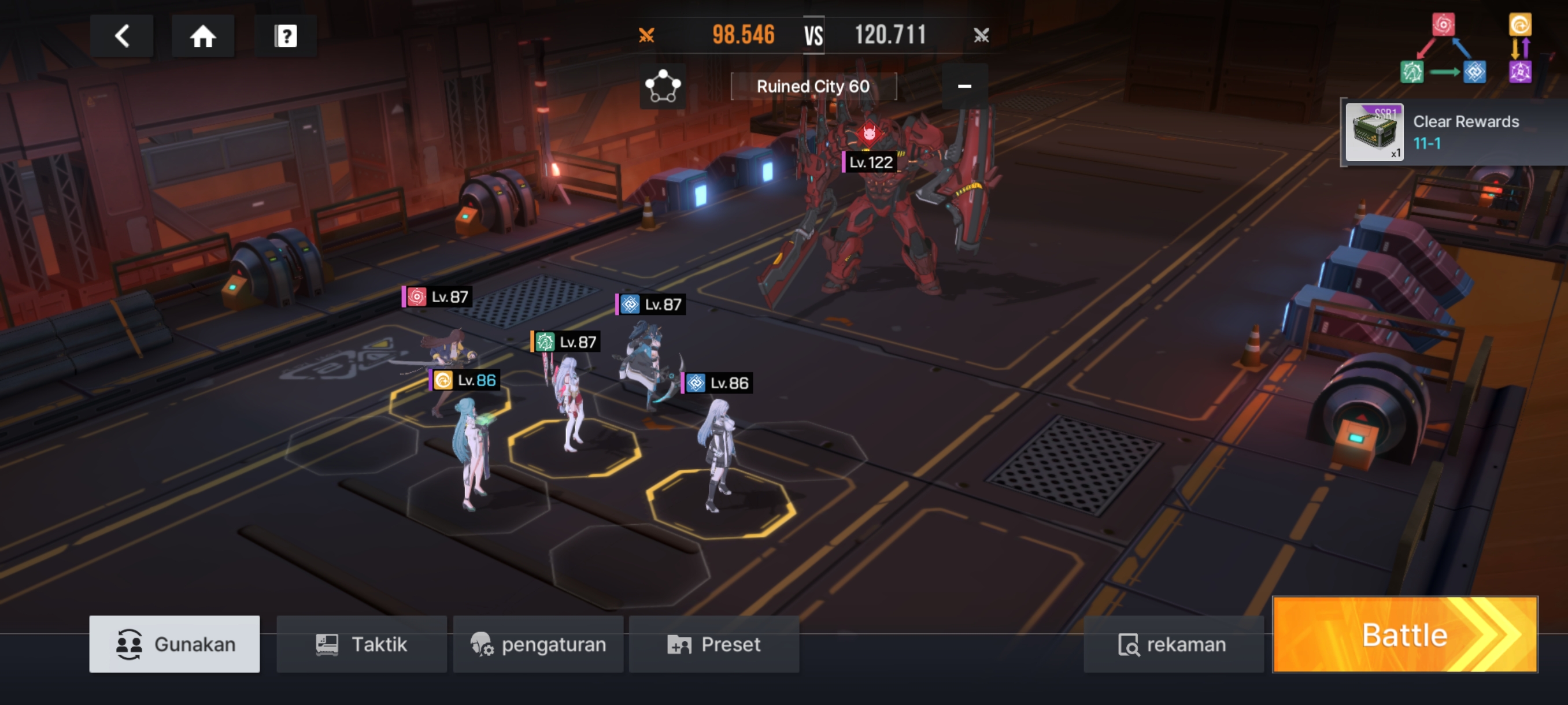The height and width of the screenshot is (705, 1568).
Task: Open the question mark help button
Action: click(286, 36)
